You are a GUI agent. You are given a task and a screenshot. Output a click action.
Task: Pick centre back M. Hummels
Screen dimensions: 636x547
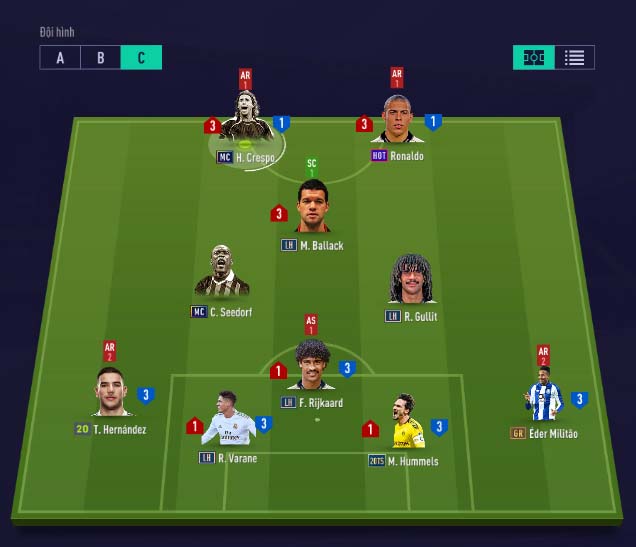(405, 423)
